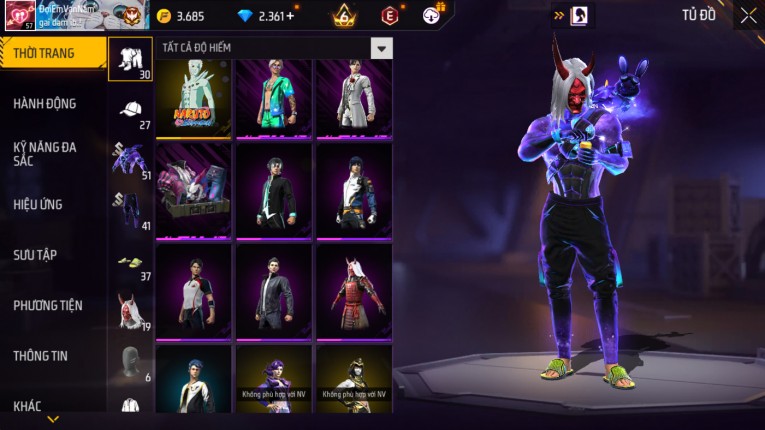This screenshot has width=765, height=430.
Task: Select the Naruto outfit bundle
Action: (x=194, y=98)
